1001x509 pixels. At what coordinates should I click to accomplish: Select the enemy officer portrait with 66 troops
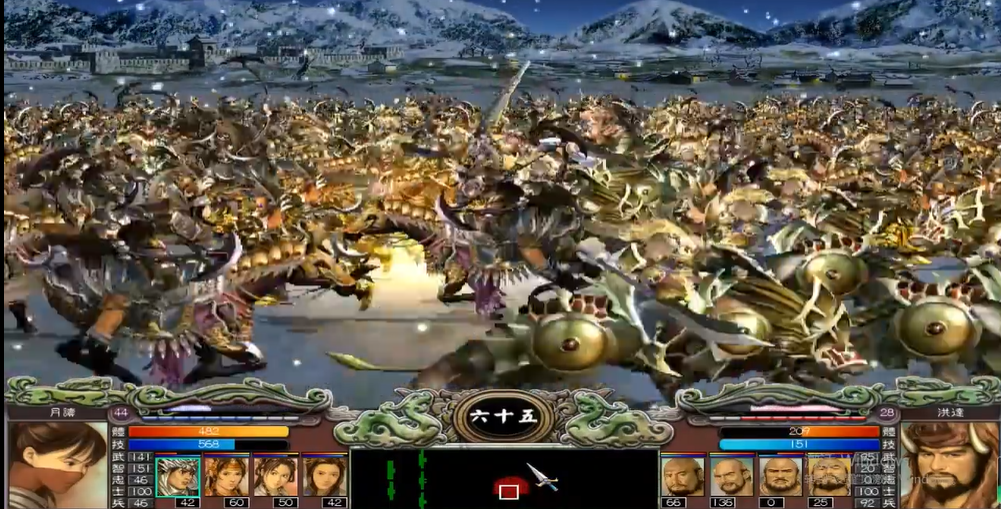coord(682,476)
